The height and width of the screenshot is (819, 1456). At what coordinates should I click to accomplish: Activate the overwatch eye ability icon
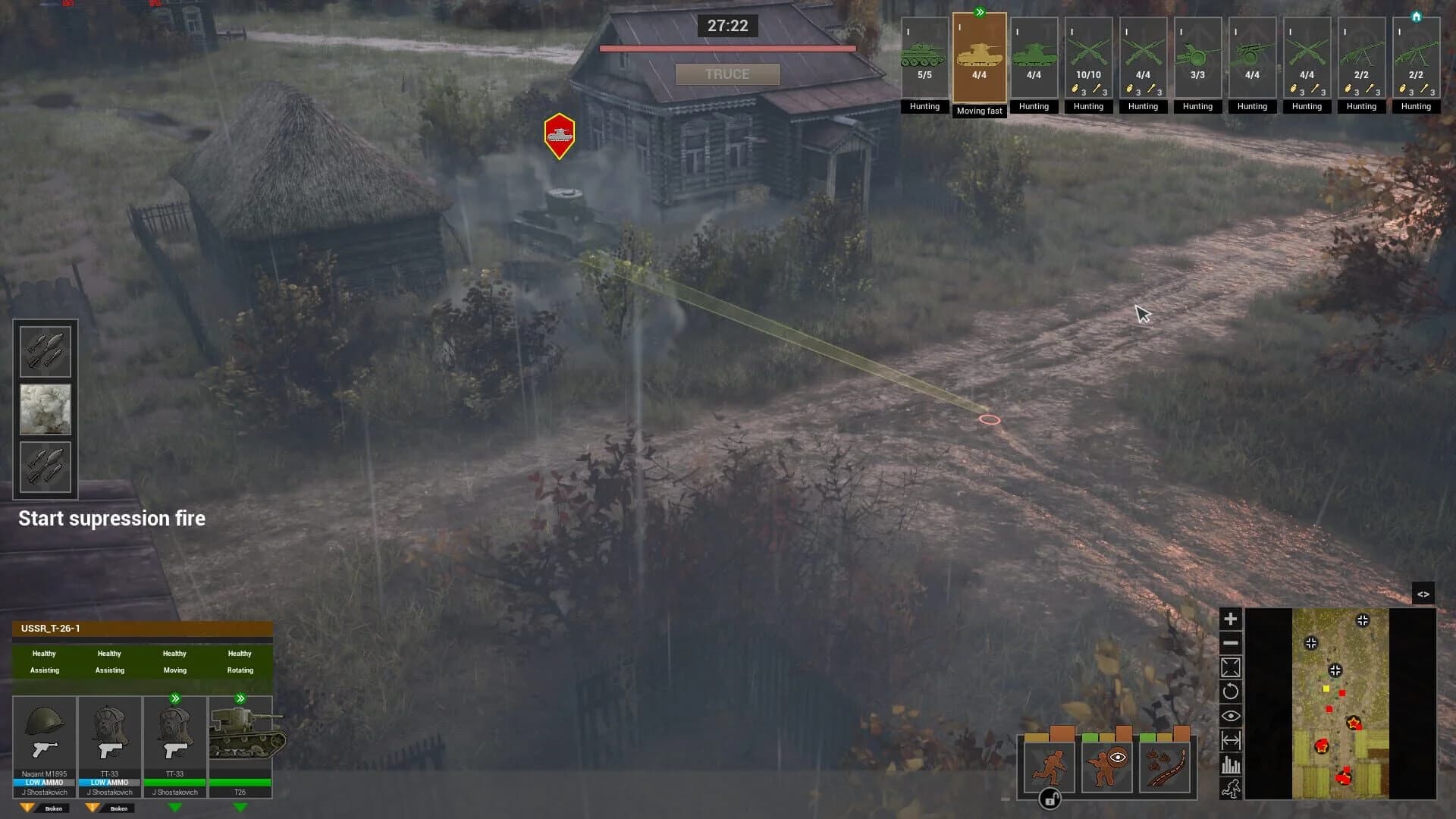[1107, 766]
